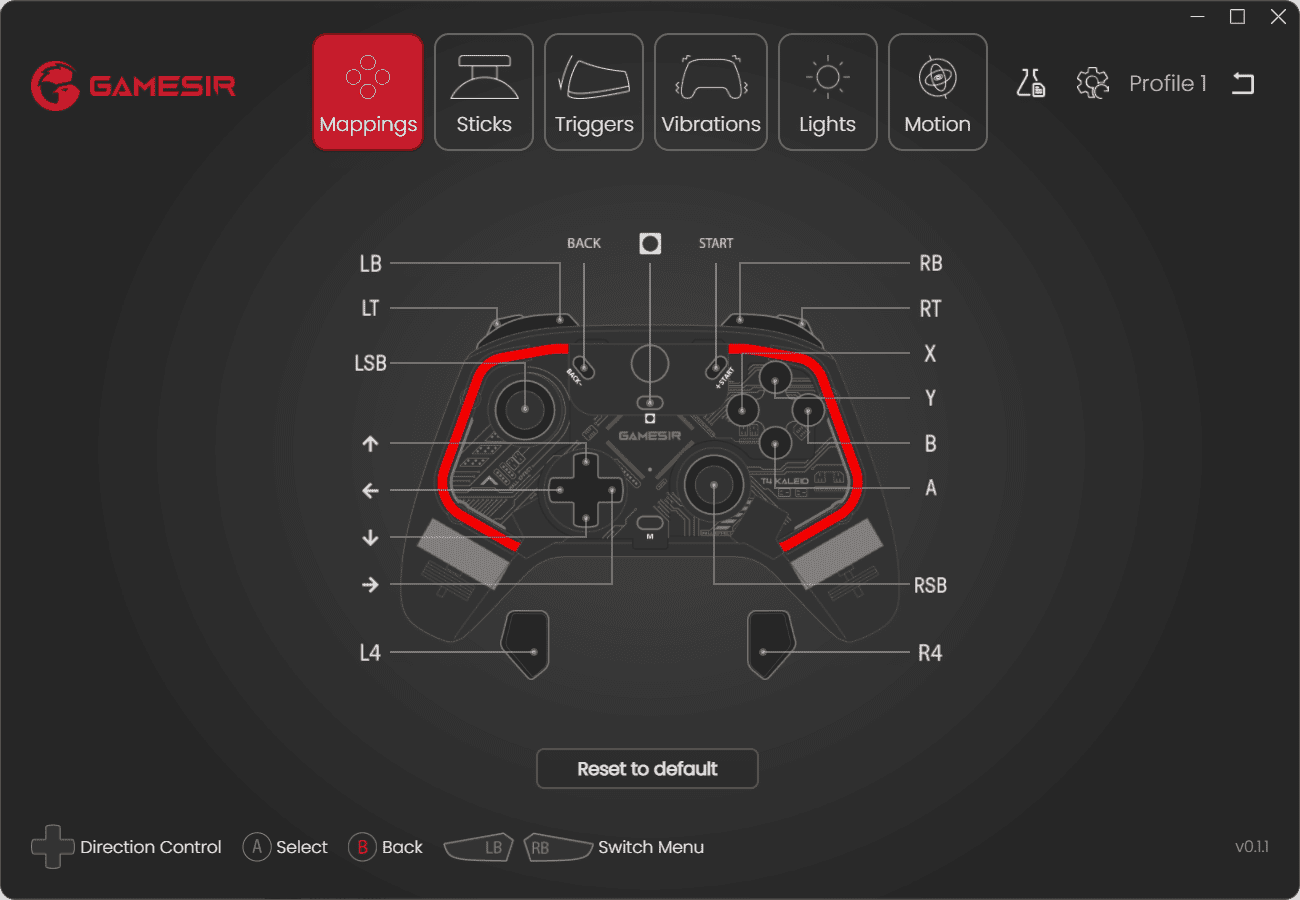Open the Profile 1 selector

click(x=1168, y=83)
